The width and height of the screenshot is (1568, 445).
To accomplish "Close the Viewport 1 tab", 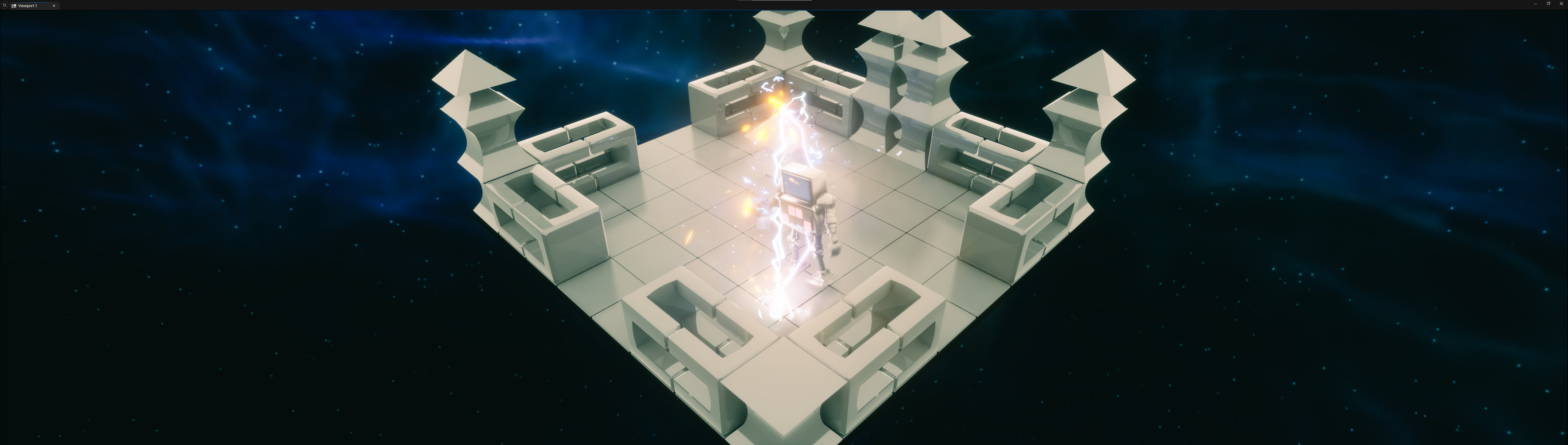I will [54, 6].
